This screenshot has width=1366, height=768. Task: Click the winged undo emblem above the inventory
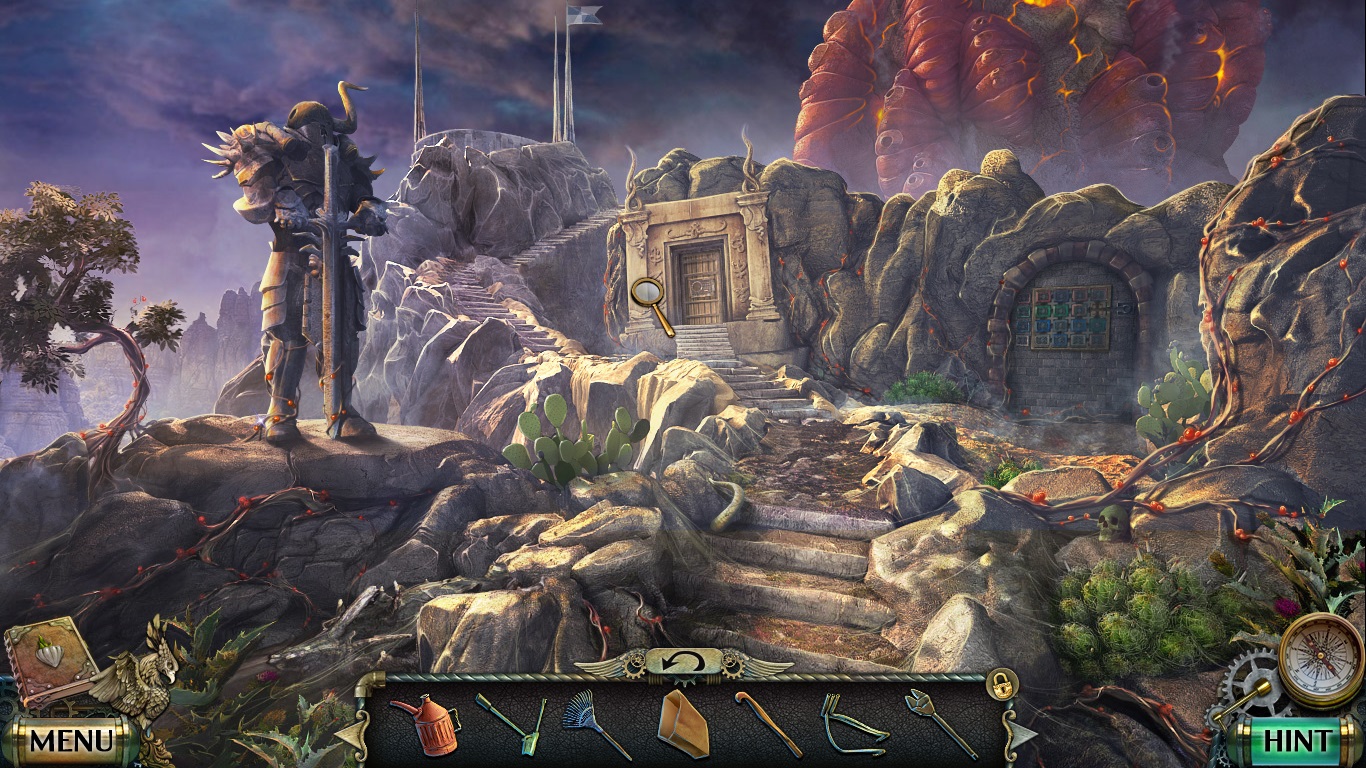[683, 661]
